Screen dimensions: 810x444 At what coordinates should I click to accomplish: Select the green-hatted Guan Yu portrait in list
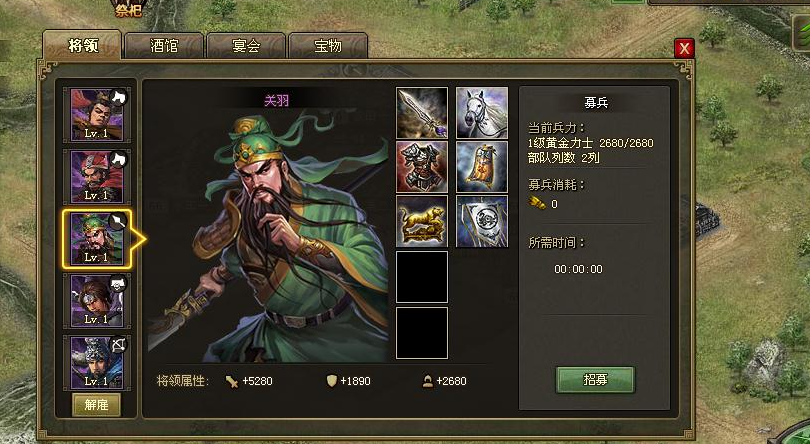97,239
